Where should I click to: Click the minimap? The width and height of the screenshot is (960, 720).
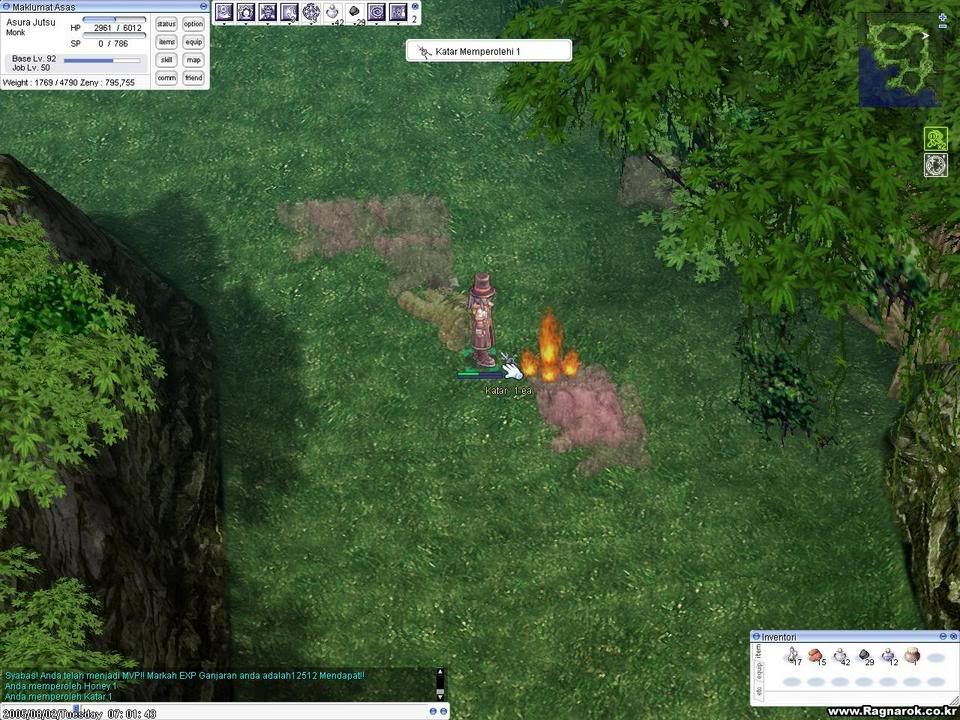click(899, 58)
